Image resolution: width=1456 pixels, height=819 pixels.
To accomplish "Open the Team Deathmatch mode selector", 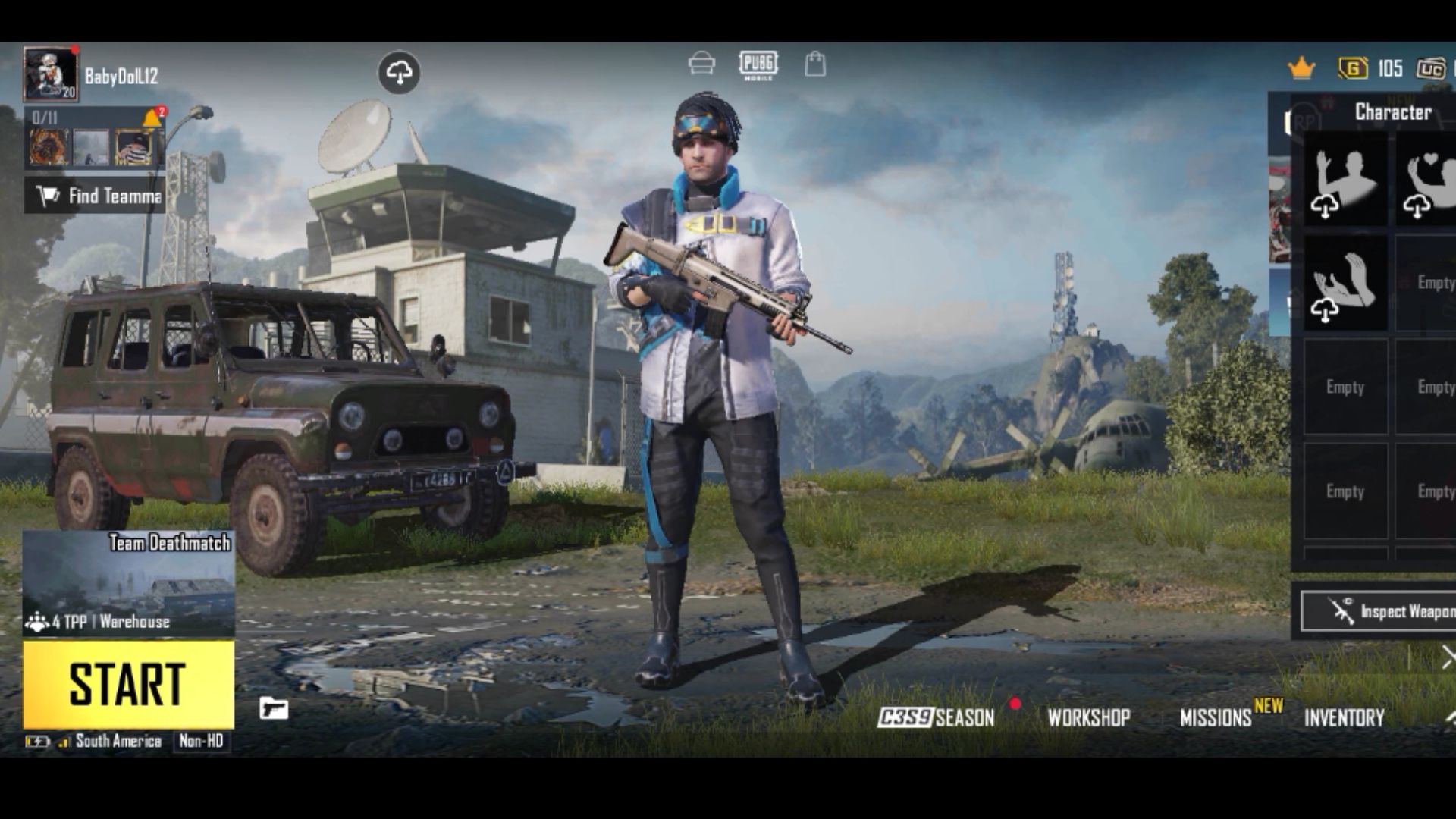I will [128, 582].
